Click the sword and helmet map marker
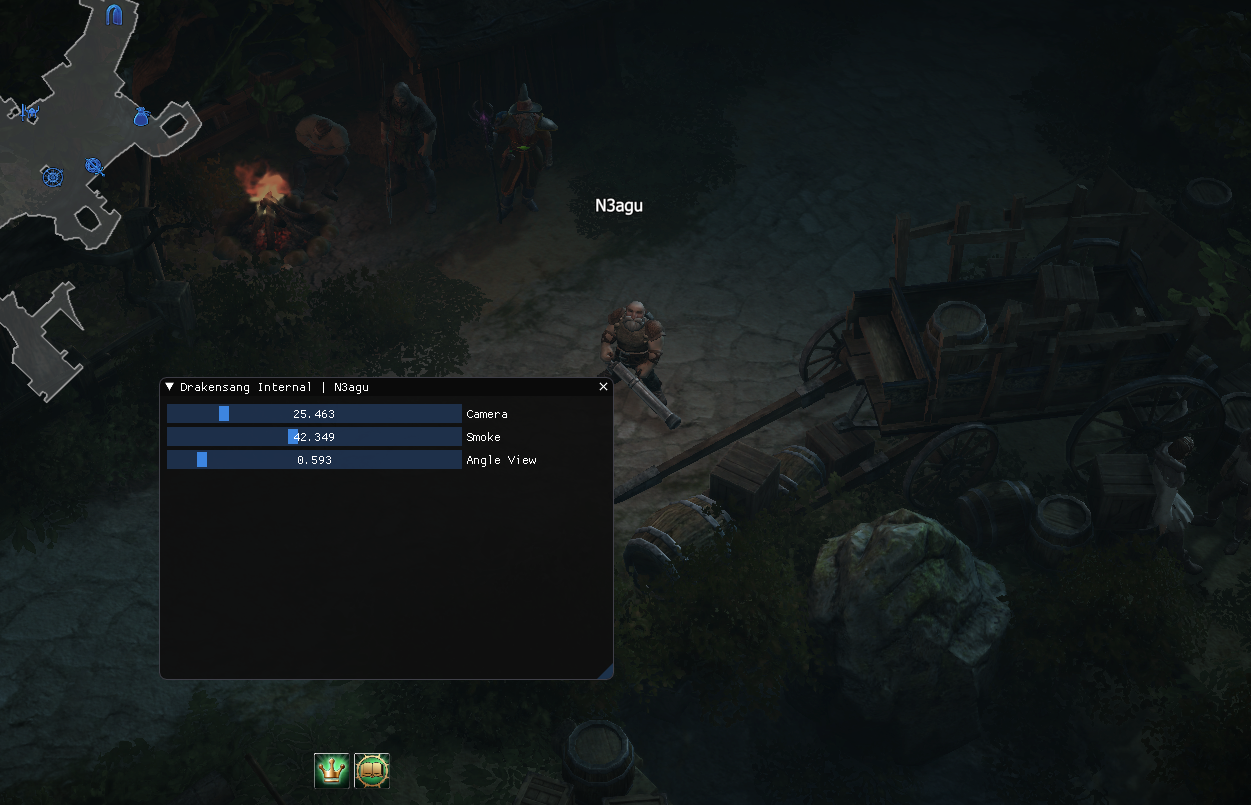 [x=29, y=112]
